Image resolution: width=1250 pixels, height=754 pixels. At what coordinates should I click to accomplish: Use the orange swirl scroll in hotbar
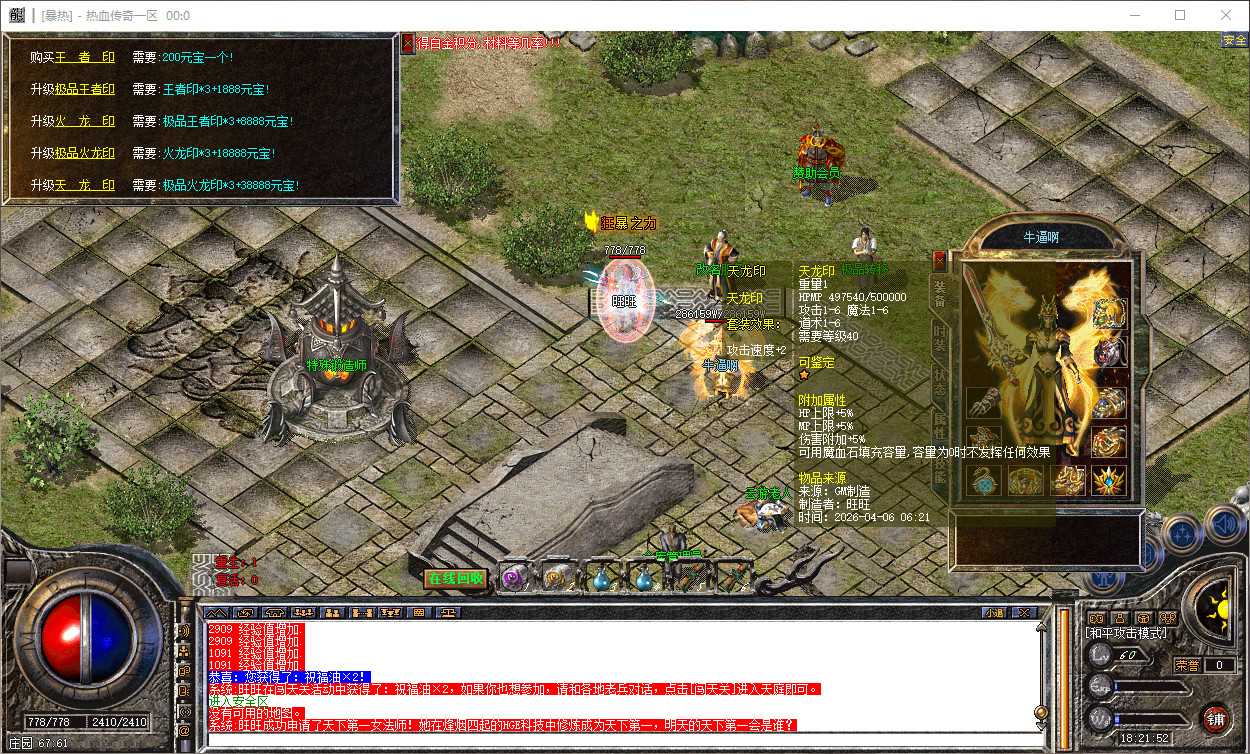pos(556,578)
